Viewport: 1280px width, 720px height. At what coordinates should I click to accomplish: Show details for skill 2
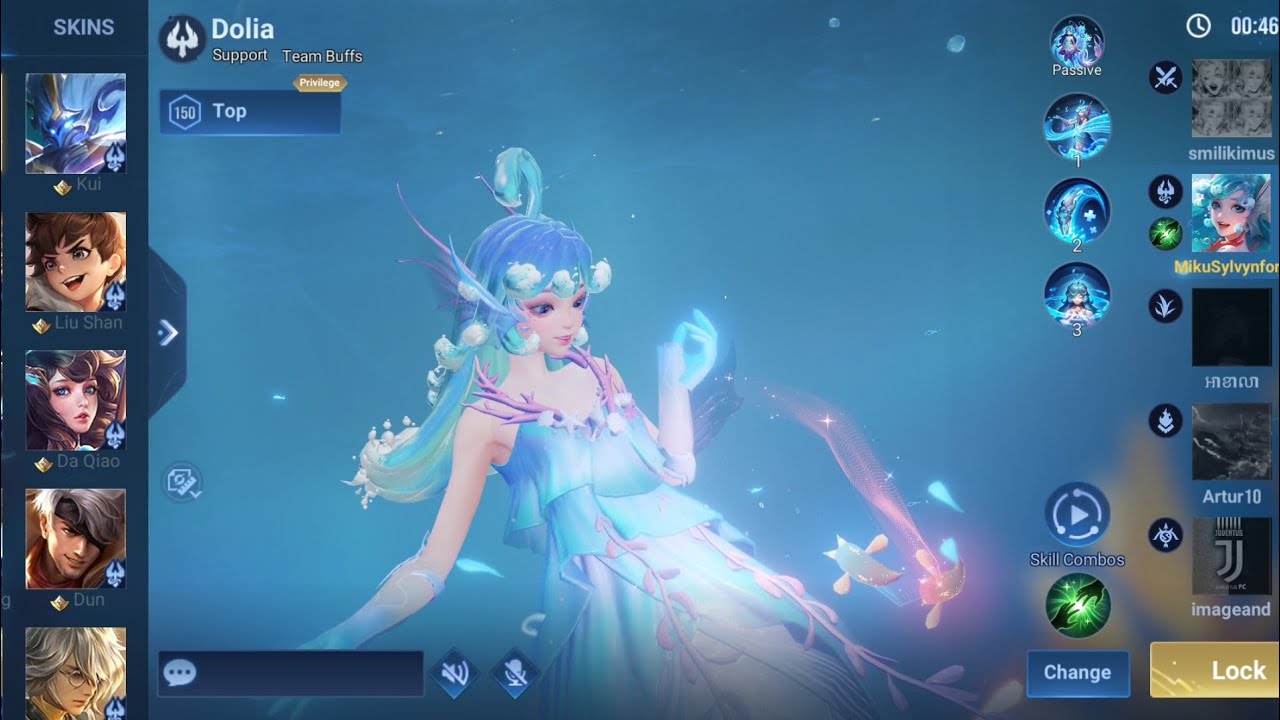point(1077,210)
